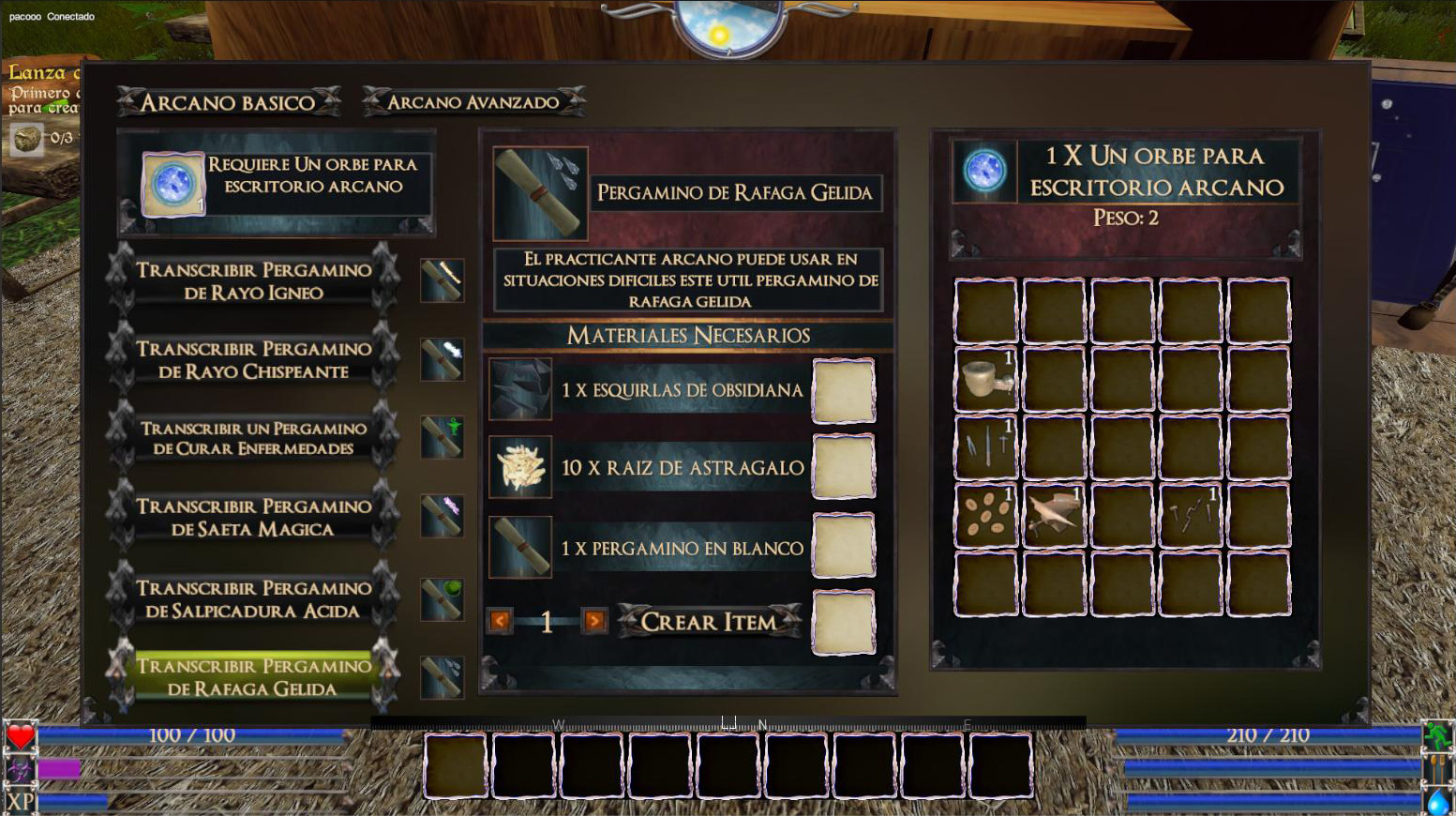
Task: Choose the Salpicadura Acida scroll recipe
Action: [x=253, y=598]
